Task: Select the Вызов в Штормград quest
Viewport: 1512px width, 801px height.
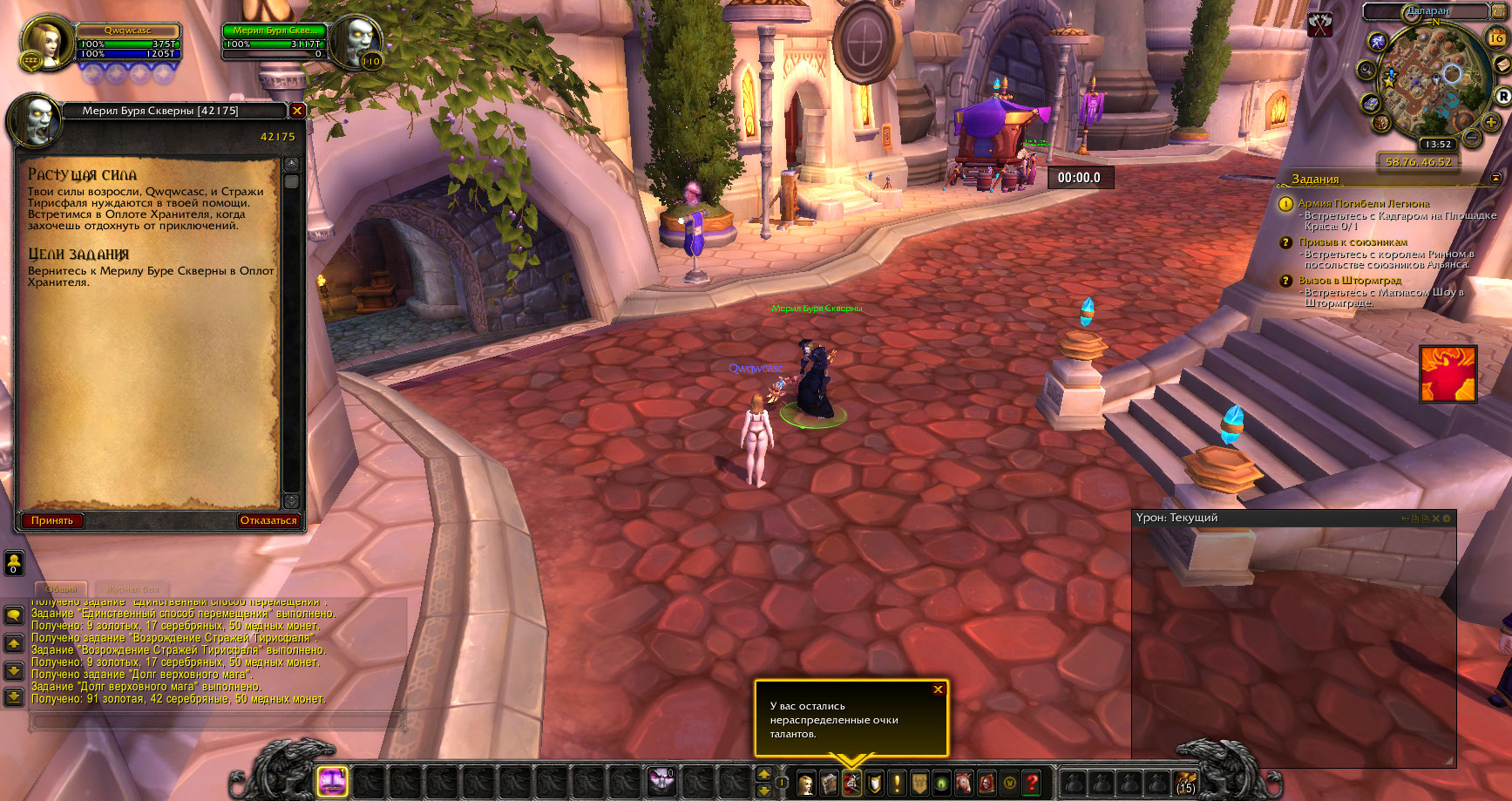Action: click(x=1350, y=281)
